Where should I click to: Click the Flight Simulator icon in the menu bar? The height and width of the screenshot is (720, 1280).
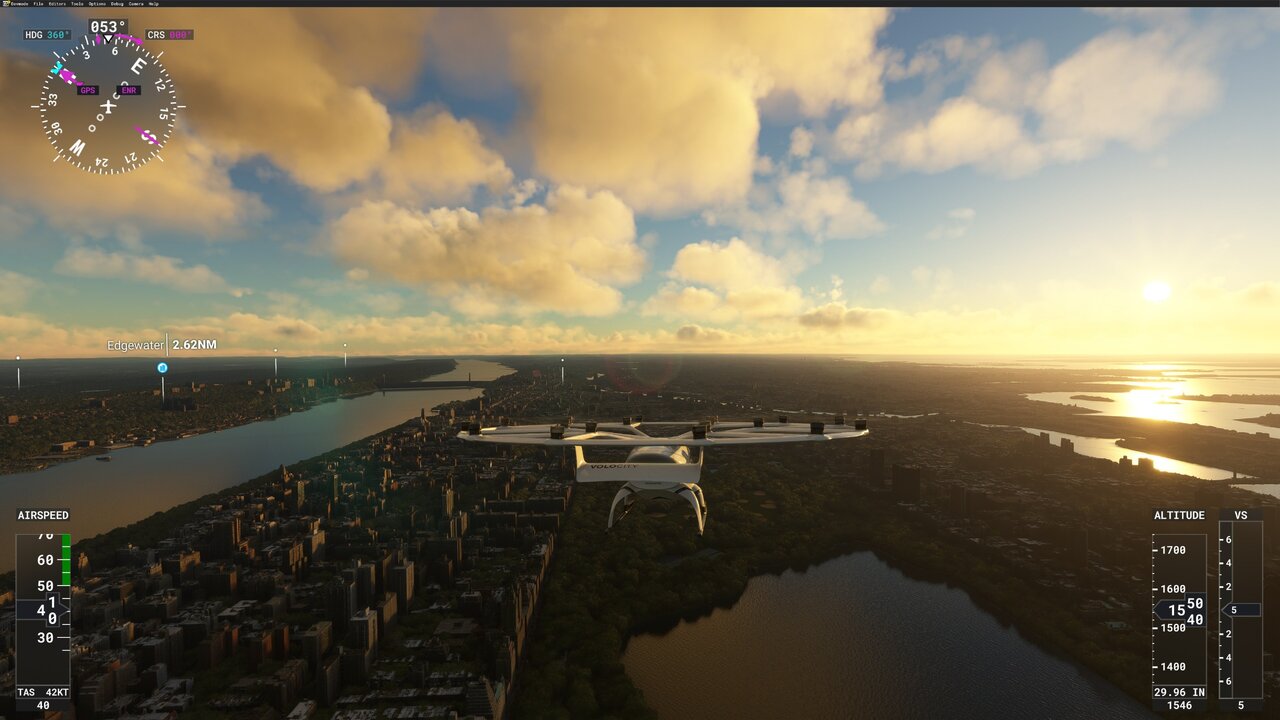coord(7,4)
